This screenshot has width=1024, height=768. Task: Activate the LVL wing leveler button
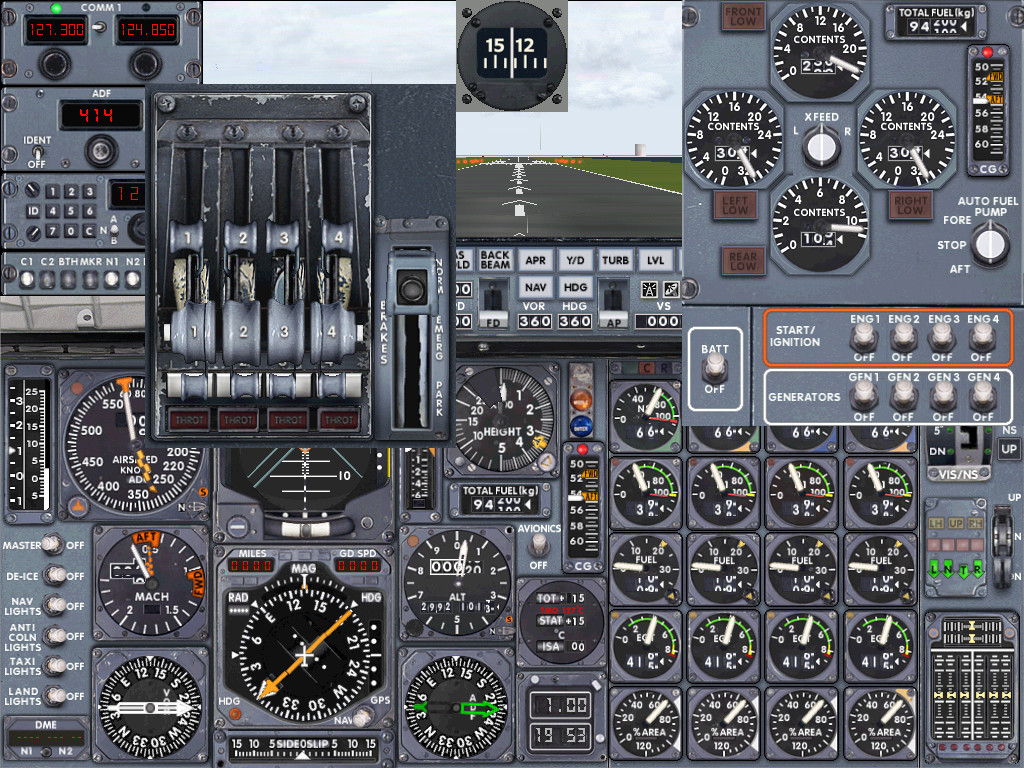coord(655,260)
